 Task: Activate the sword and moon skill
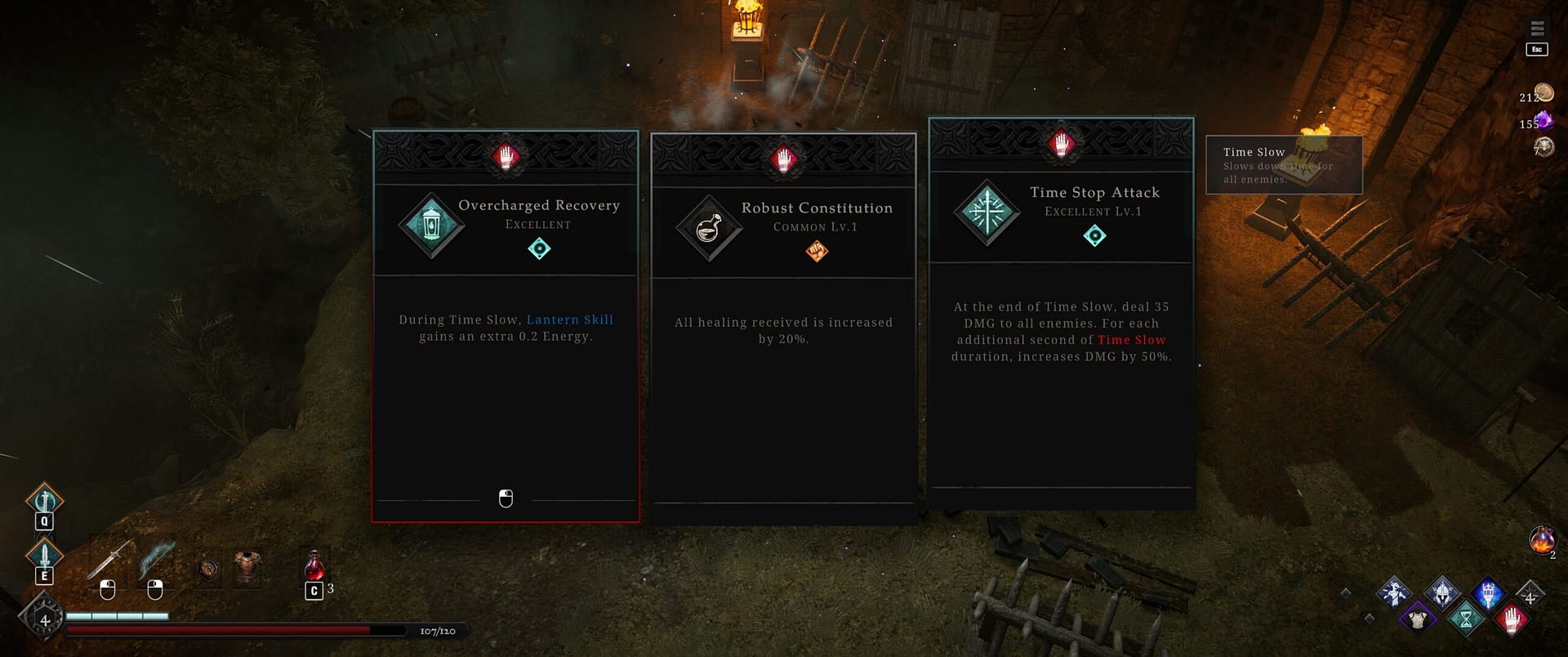[44, 499]
